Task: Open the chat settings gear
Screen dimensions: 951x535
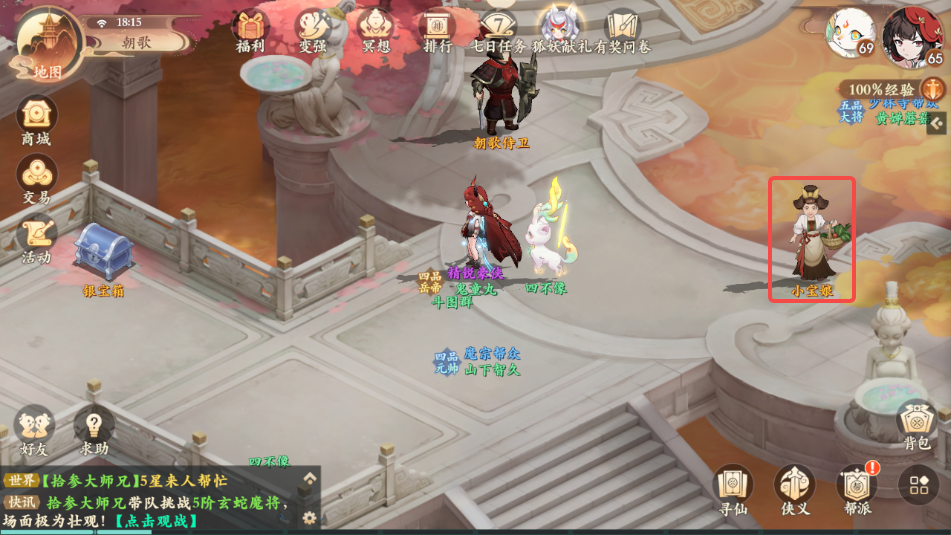Action: [x=310, y=517]
